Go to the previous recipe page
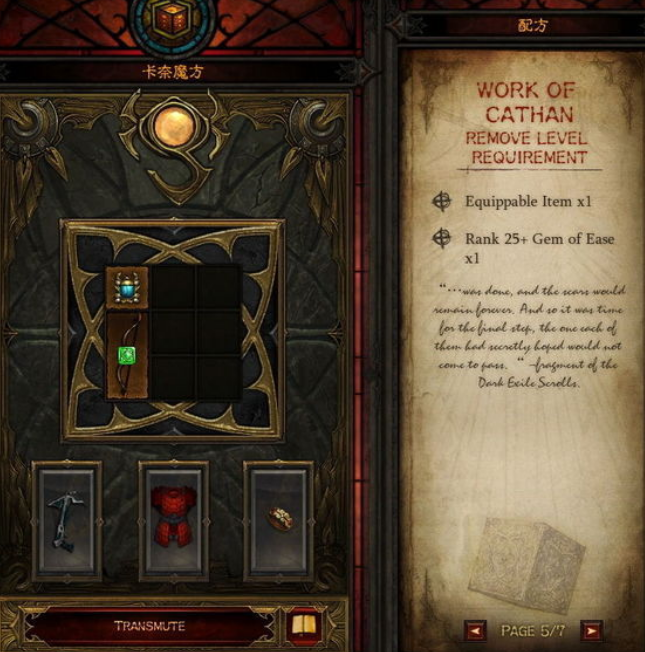The image size is (645, 652). coord(476,631)
